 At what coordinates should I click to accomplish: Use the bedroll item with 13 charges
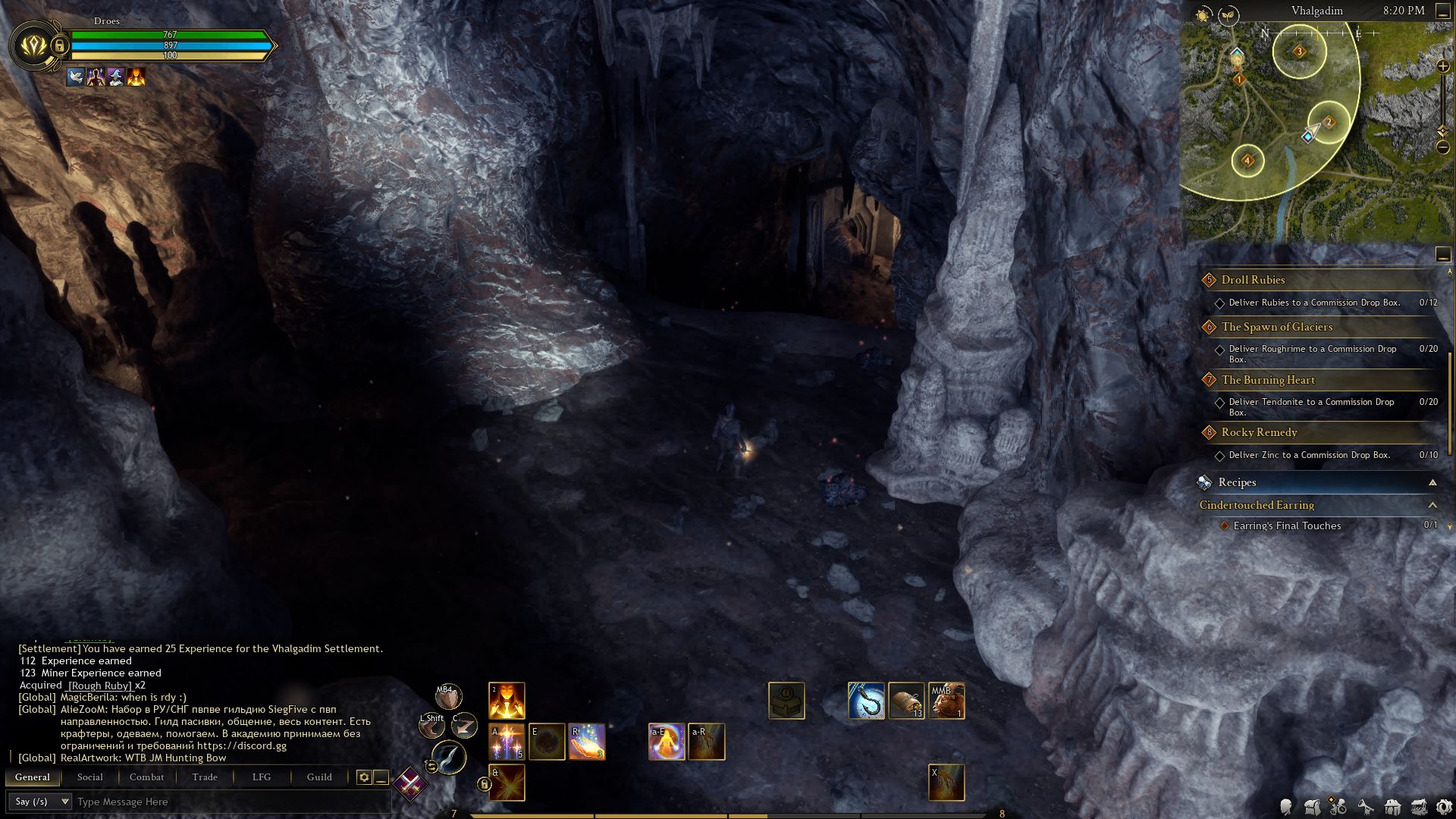pyautogui.click(x=906, y=701)
